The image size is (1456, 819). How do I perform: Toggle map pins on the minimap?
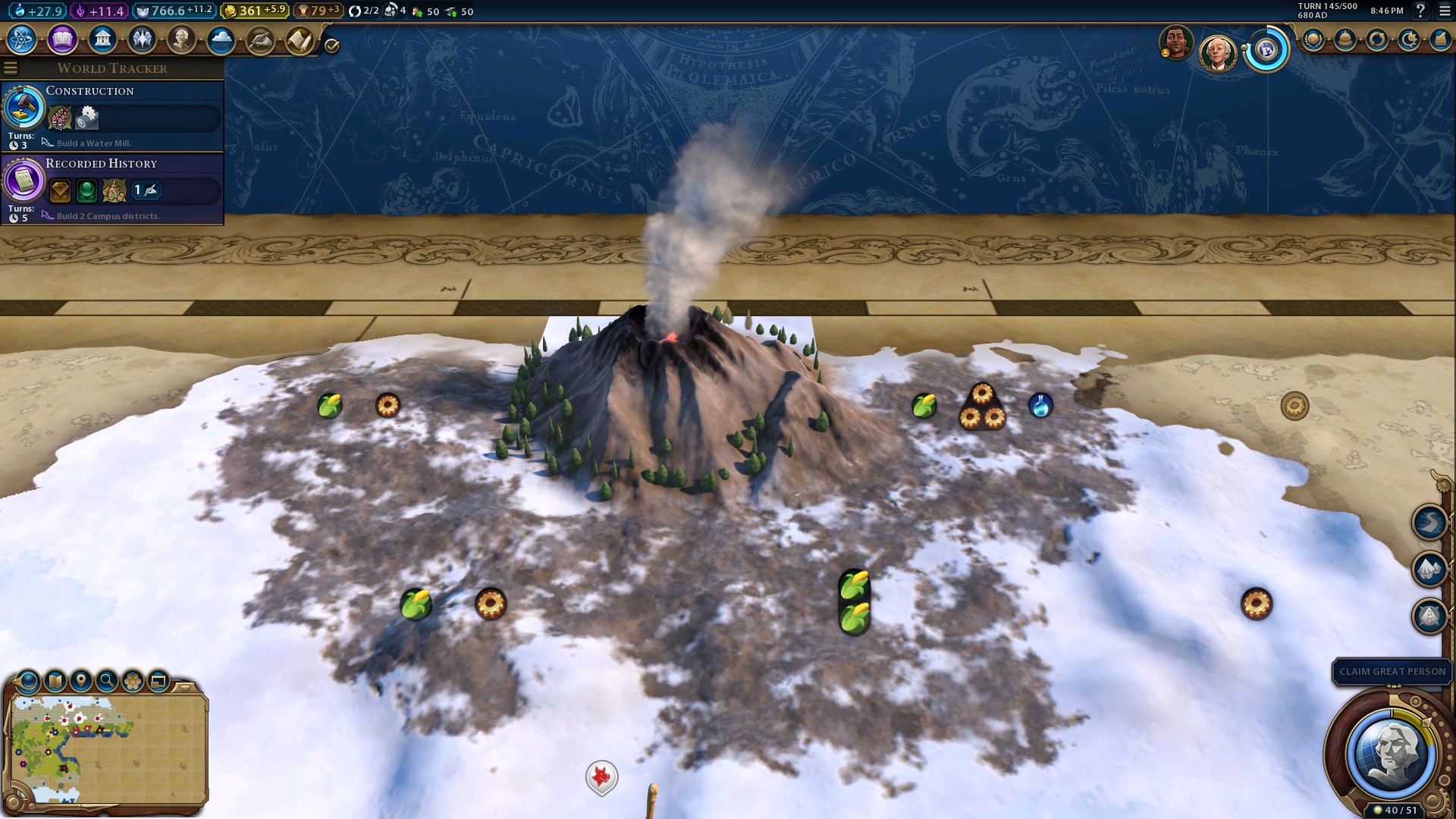80,680
